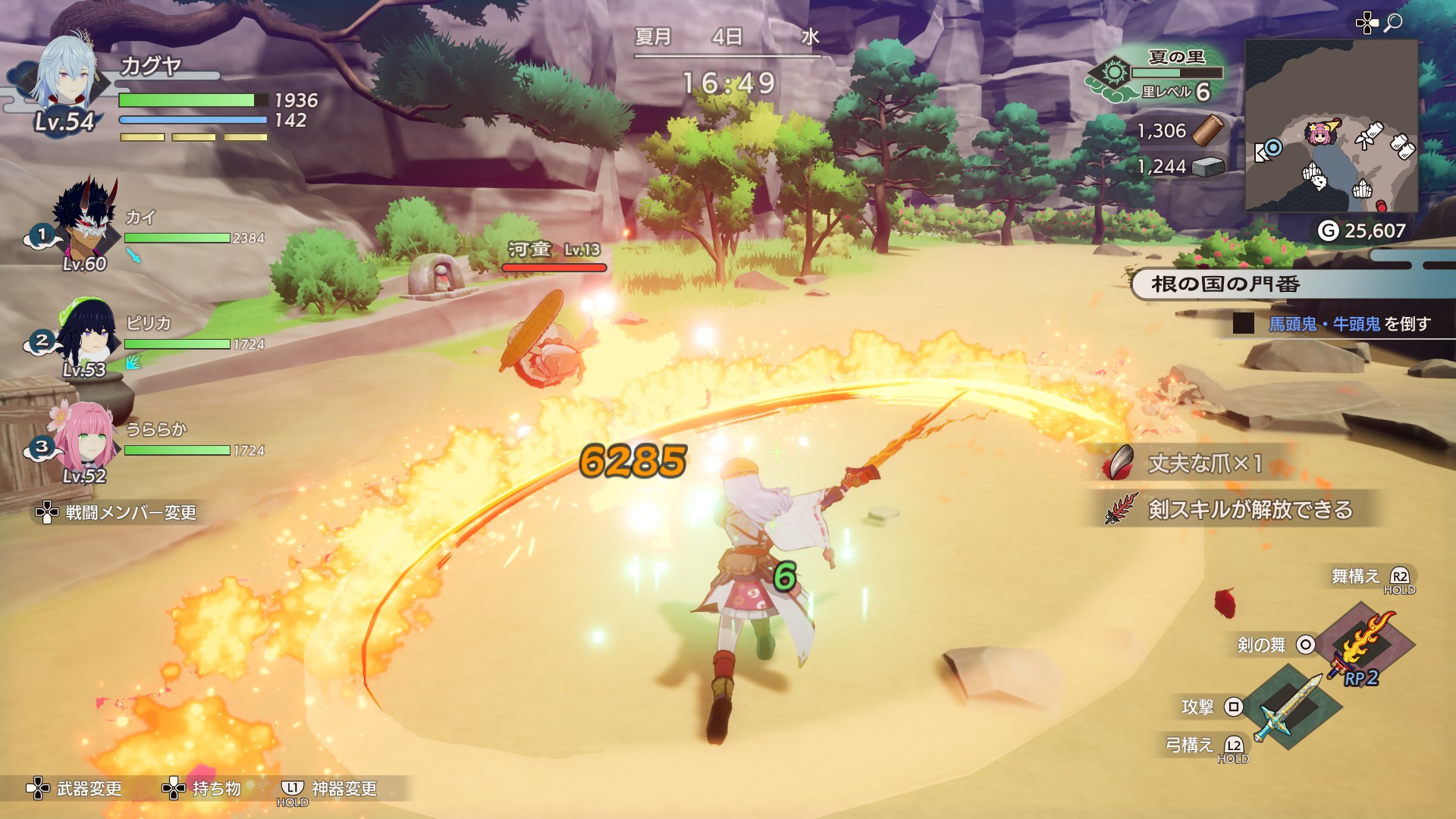Choose 武器変更 weapon change option
This screenshot has height=819, width=1456.
click(74, 789)
